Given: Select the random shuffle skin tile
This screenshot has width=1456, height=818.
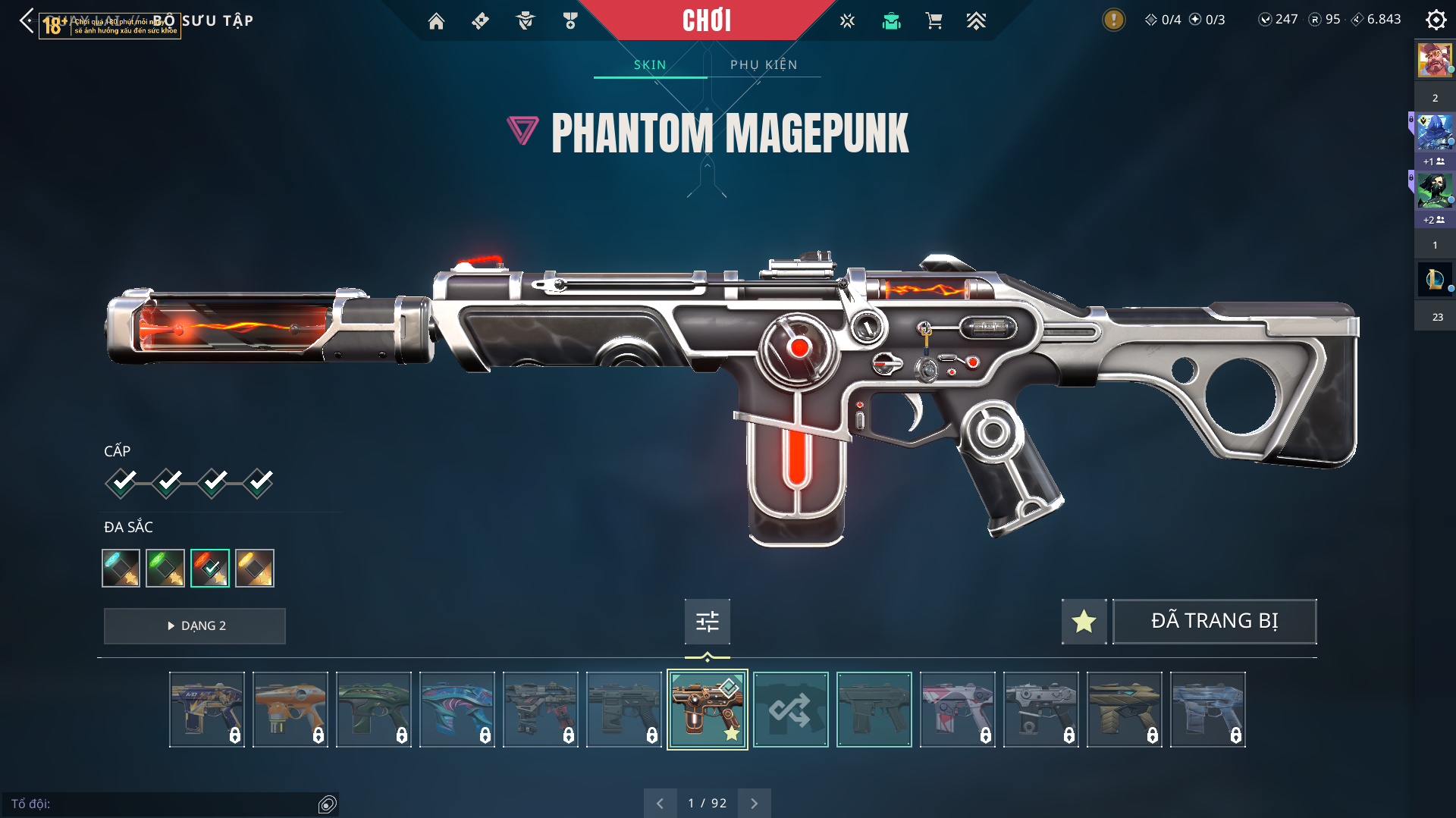Looking at the screenshot, I should (790, 710).
